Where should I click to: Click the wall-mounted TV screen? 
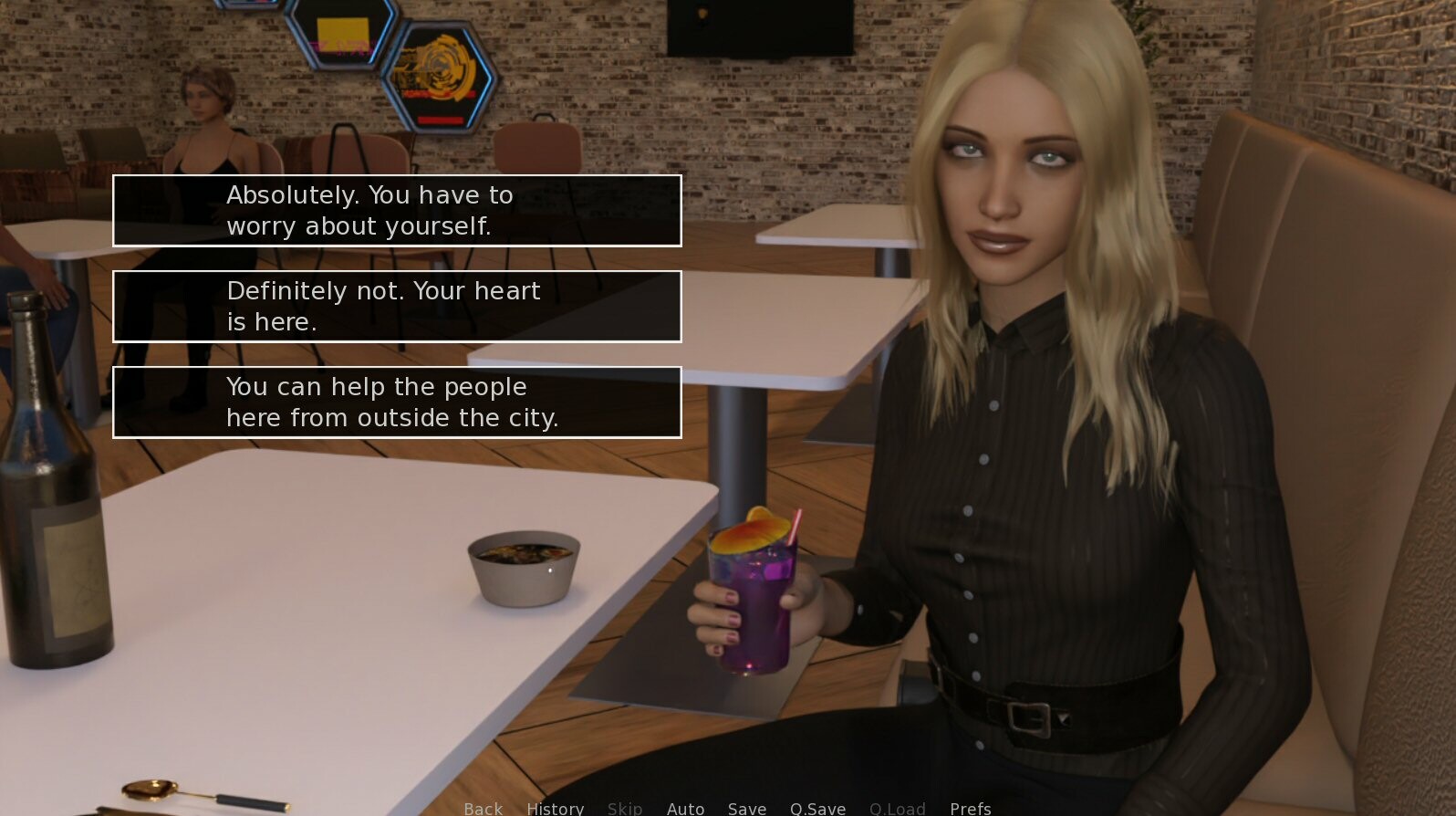(760, 27)
